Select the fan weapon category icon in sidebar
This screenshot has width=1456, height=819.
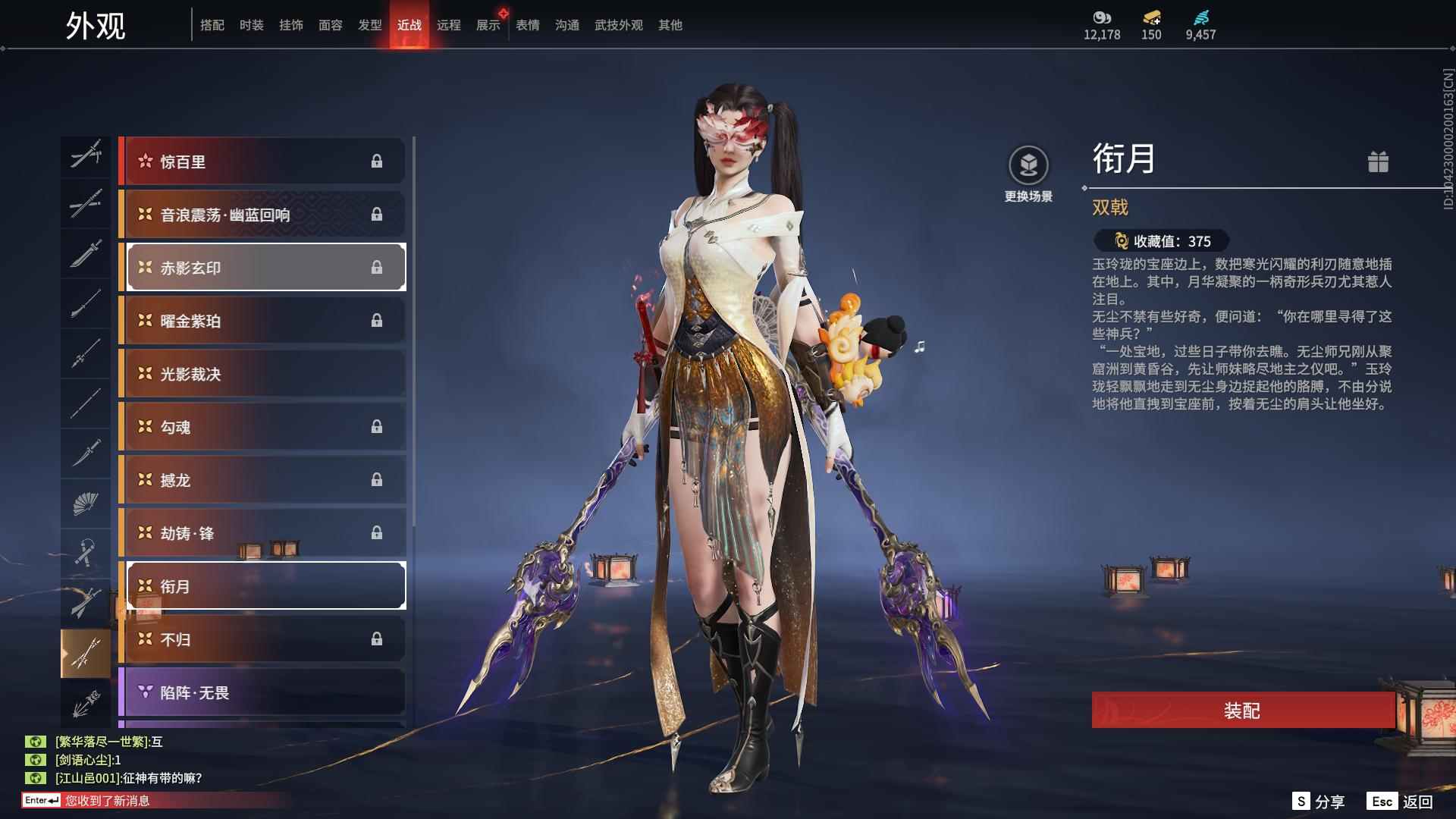pyautogui.click(x=85, y=504)
